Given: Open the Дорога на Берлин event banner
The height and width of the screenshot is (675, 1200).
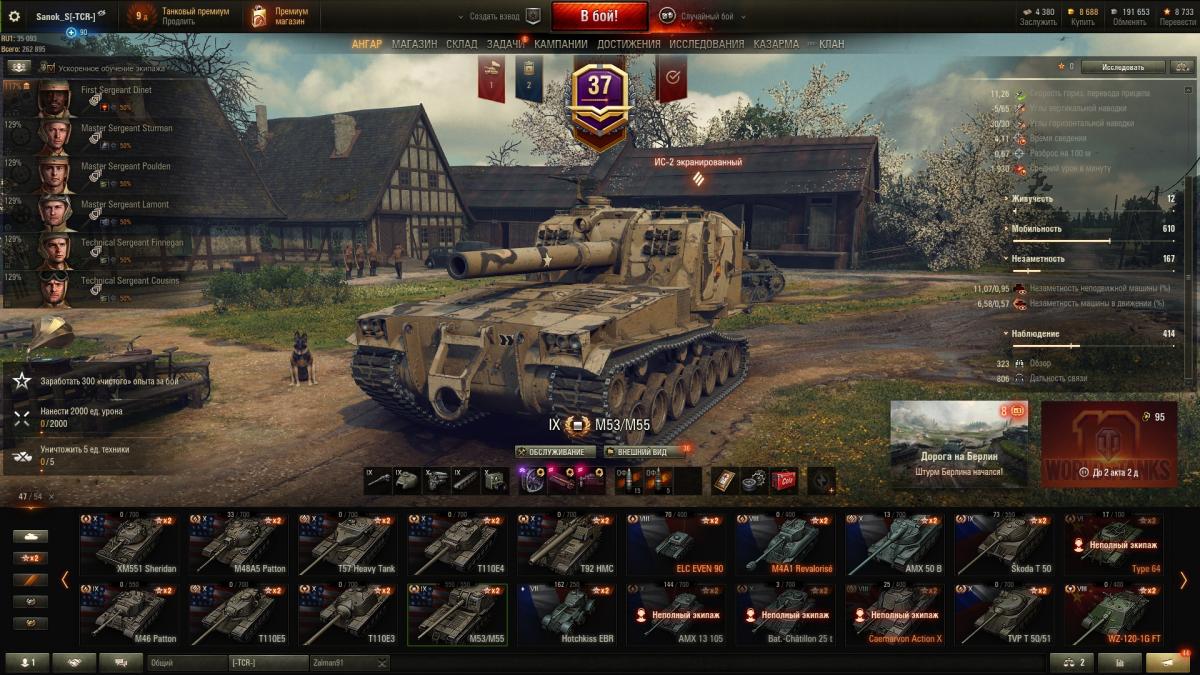Looking at the screenshot, I should (958, 443).
